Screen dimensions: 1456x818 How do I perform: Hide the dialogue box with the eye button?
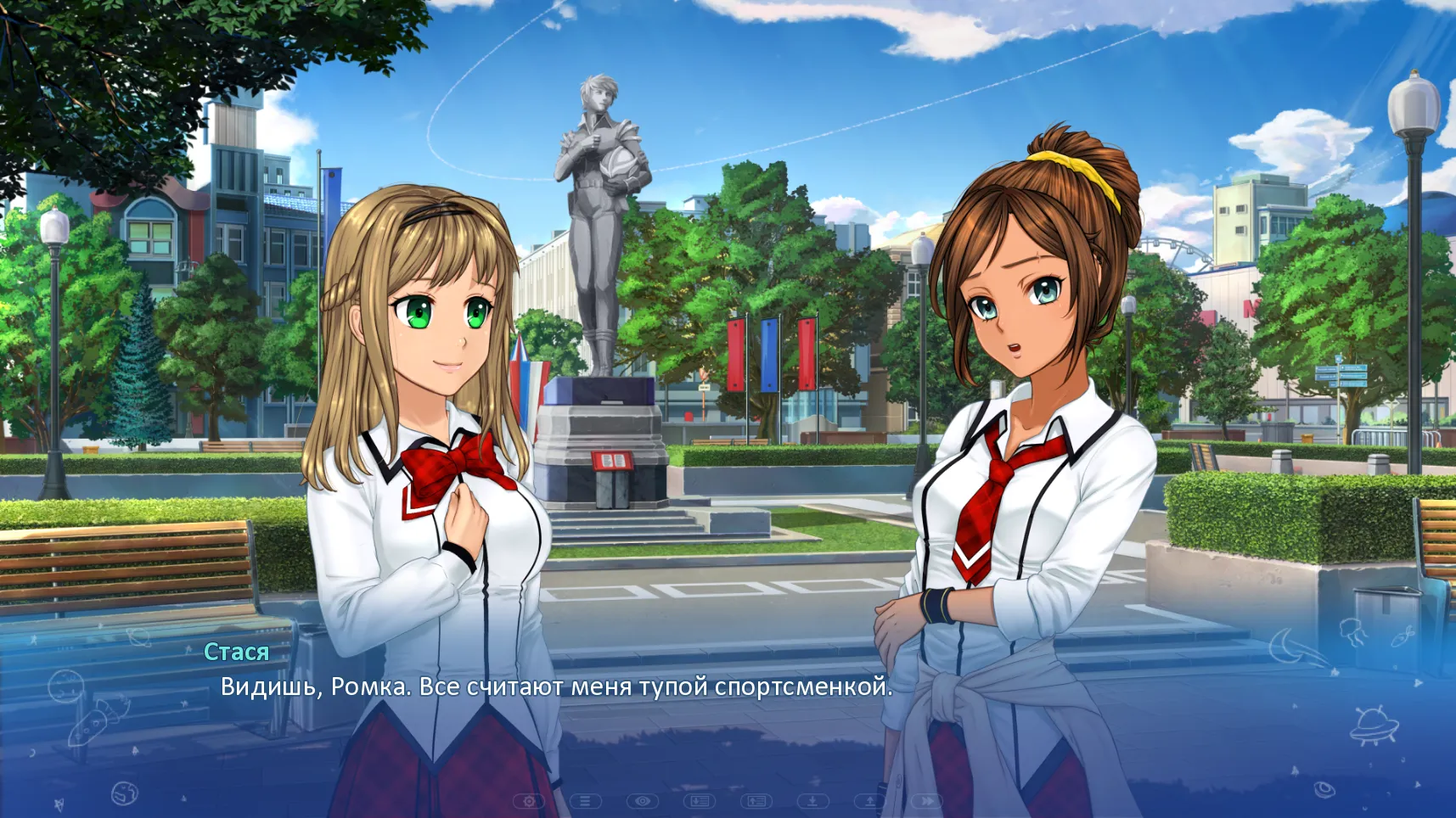(643, 800)
